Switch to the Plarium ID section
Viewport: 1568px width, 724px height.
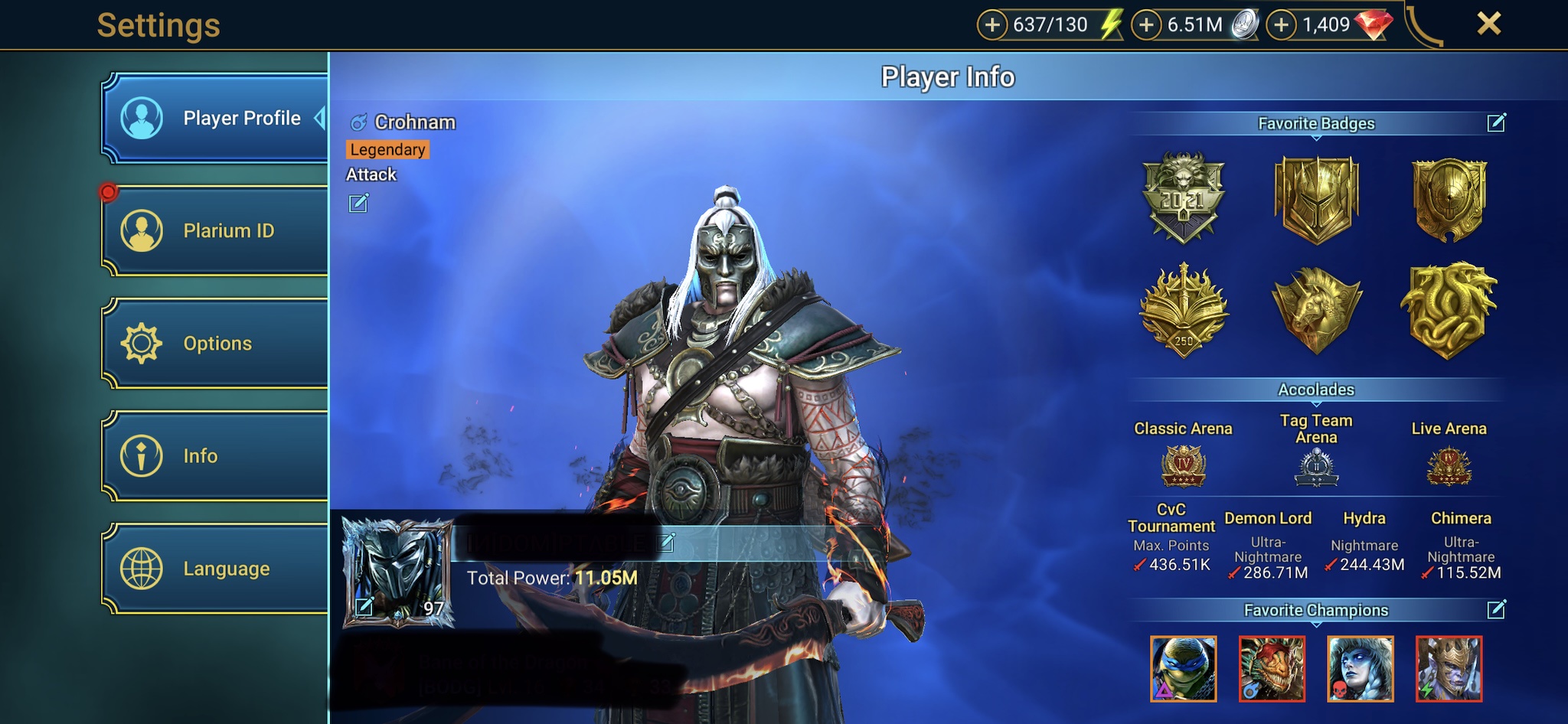(x=215, y=230)
